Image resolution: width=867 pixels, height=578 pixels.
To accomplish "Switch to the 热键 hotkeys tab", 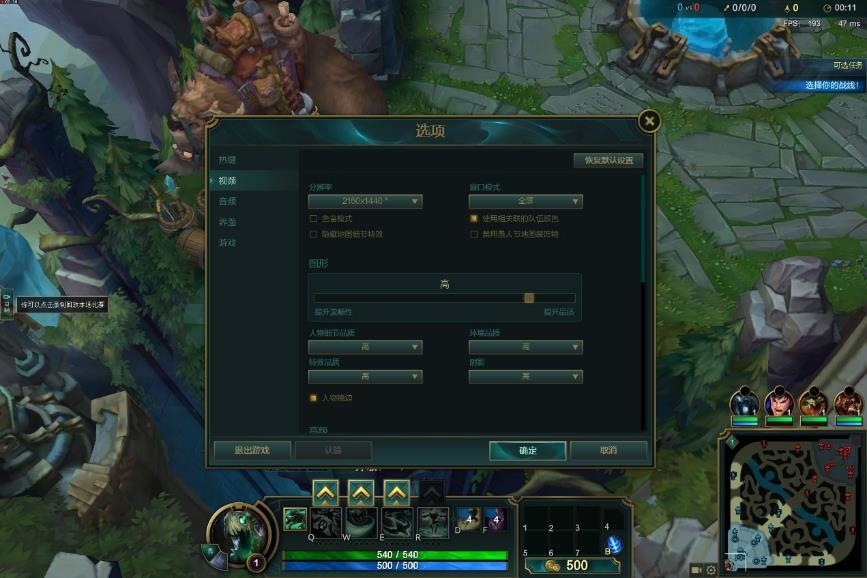I will pos(228,160).
